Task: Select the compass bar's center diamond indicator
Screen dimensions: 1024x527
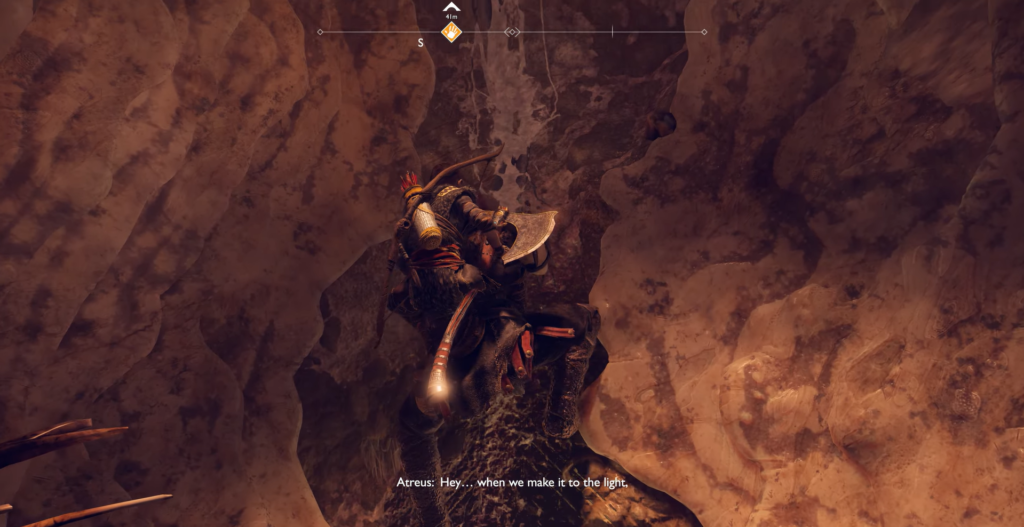Action: [x=512, y=32]
